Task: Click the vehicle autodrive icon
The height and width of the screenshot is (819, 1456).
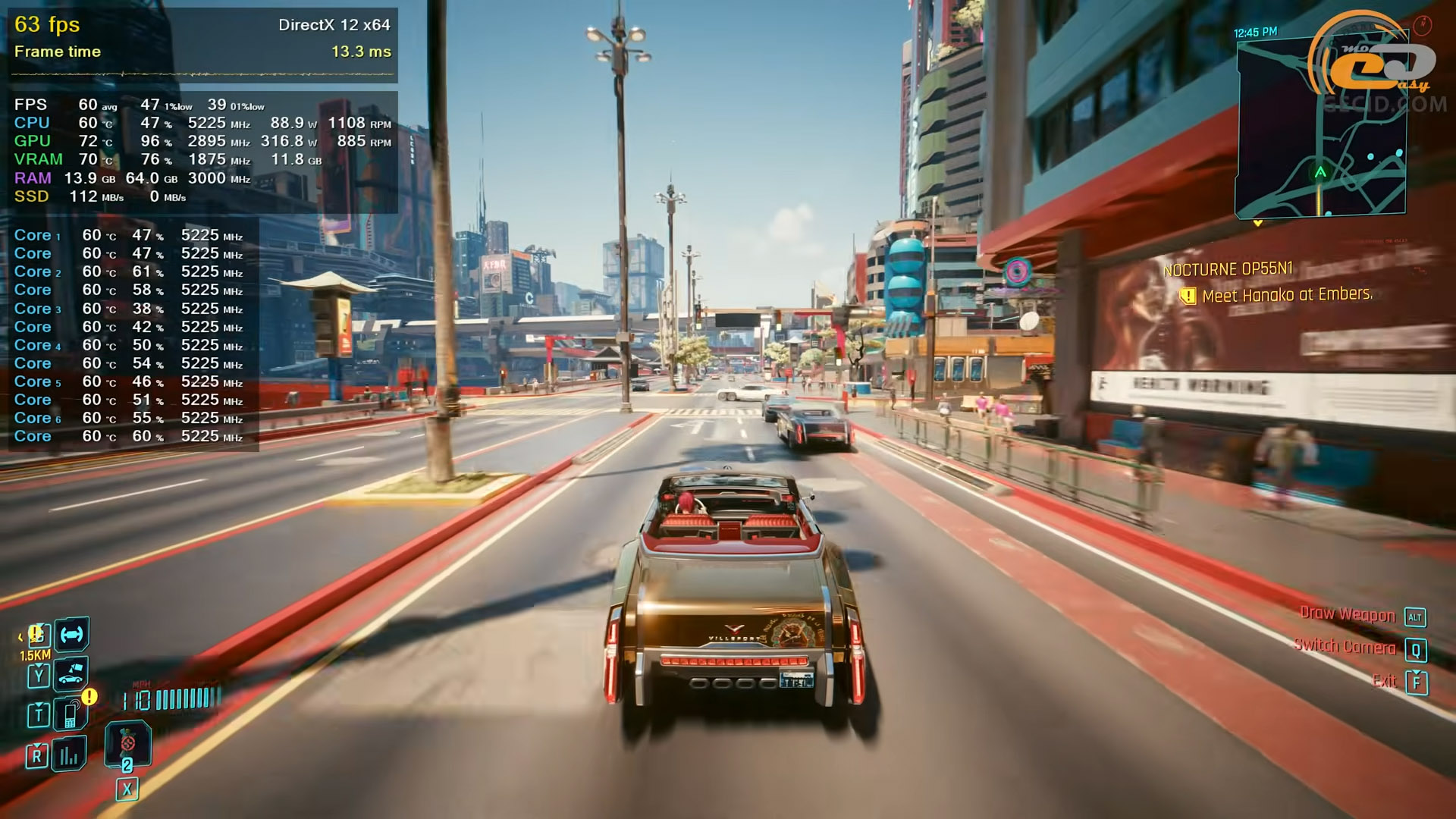Action: 72,635
